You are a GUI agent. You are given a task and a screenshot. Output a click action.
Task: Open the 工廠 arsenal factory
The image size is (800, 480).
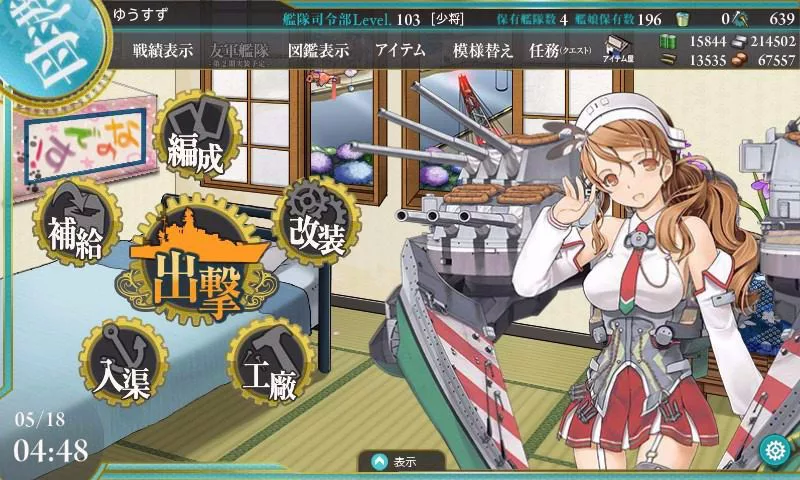[266, 368]
